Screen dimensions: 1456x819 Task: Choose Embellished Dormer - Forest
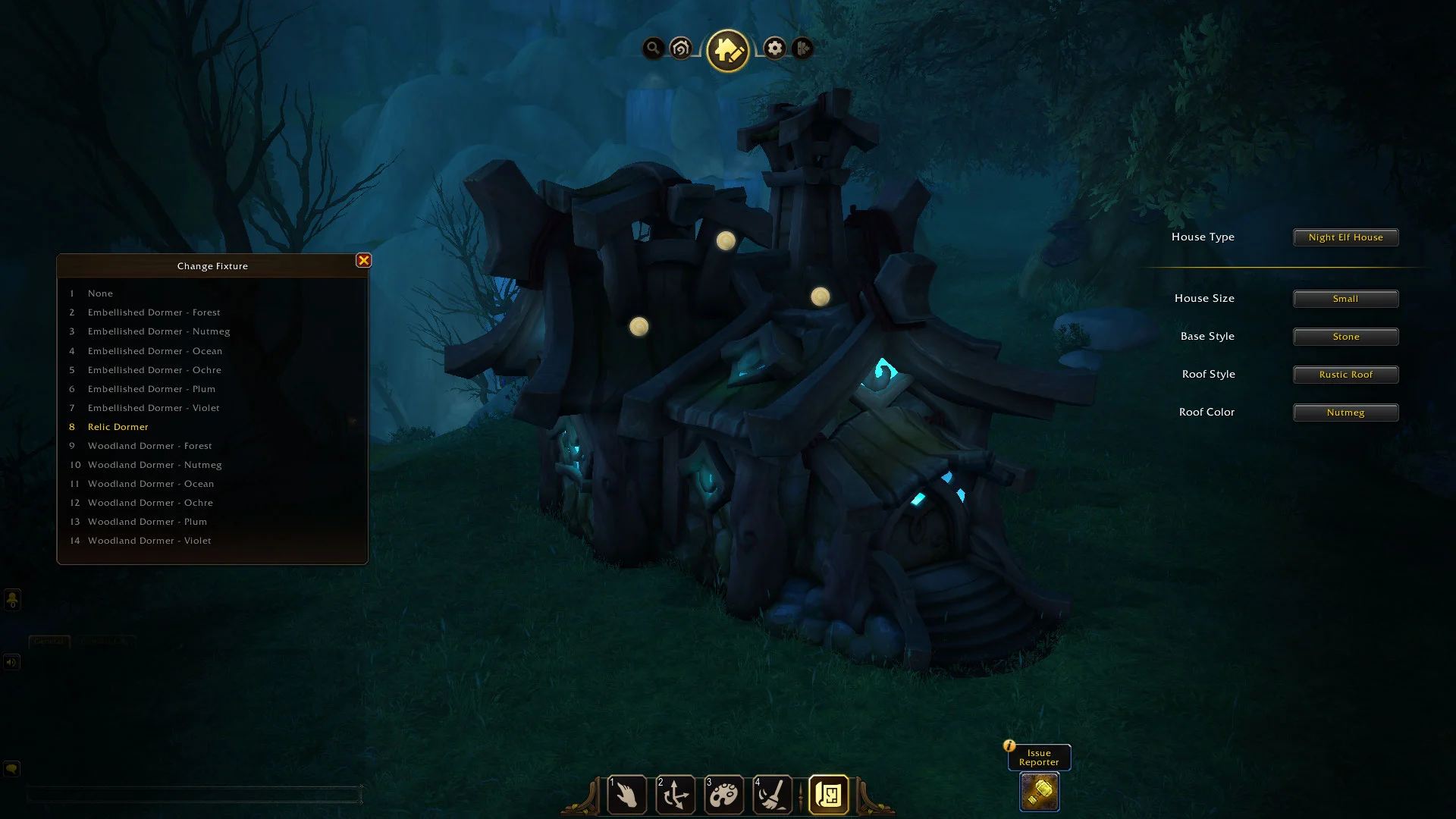[154, 312]
